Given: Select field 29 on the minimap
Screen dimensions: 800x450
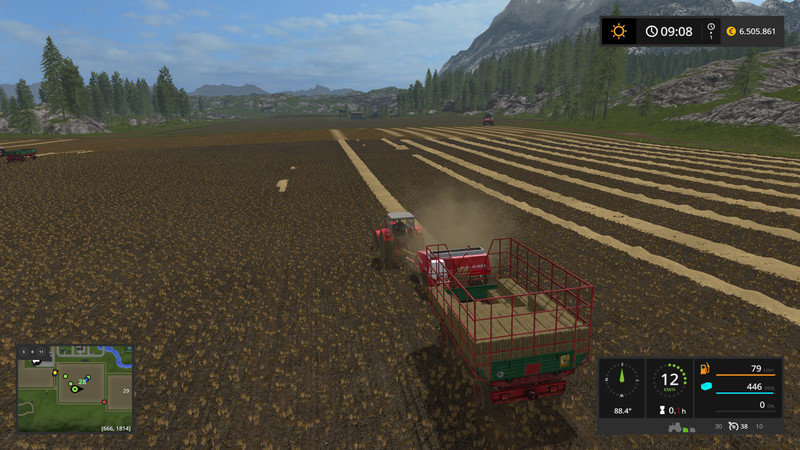Looking at the screenshot, I should coord(125,391).
